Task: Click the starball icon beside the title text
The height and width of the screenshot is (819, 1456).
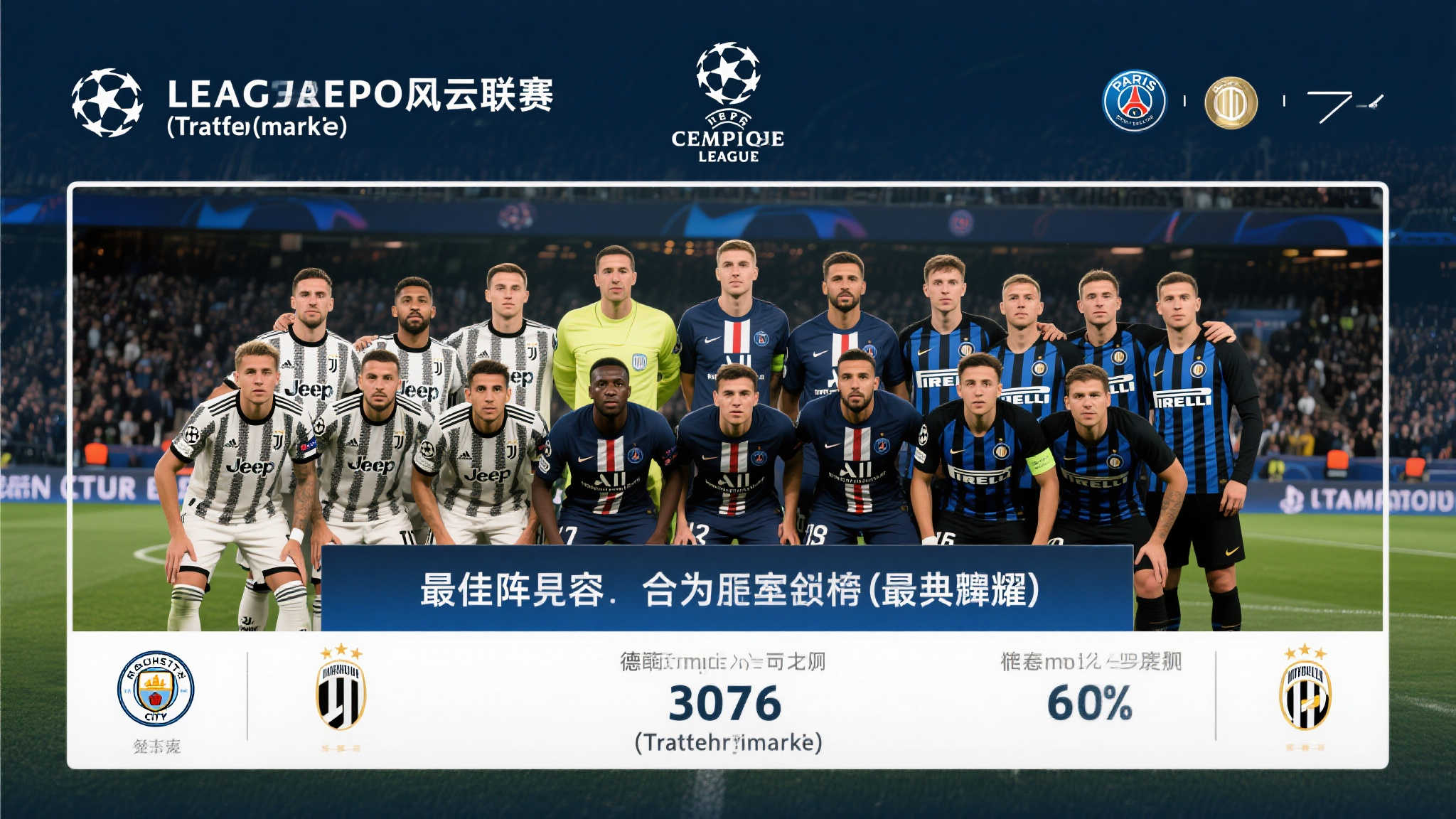Action: click(107, 103)
